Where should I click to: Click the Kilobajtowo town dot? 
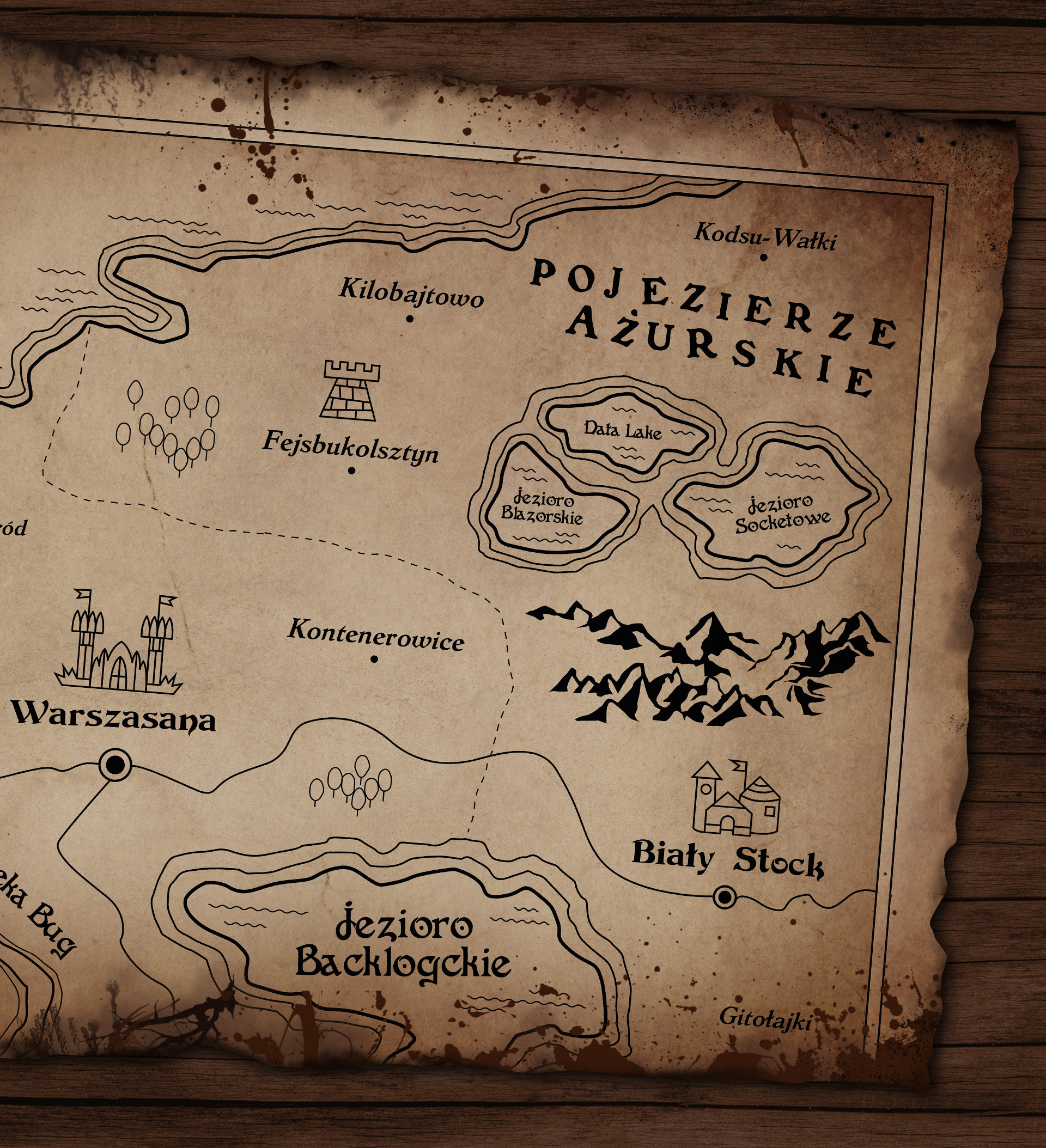coord(410,319)
